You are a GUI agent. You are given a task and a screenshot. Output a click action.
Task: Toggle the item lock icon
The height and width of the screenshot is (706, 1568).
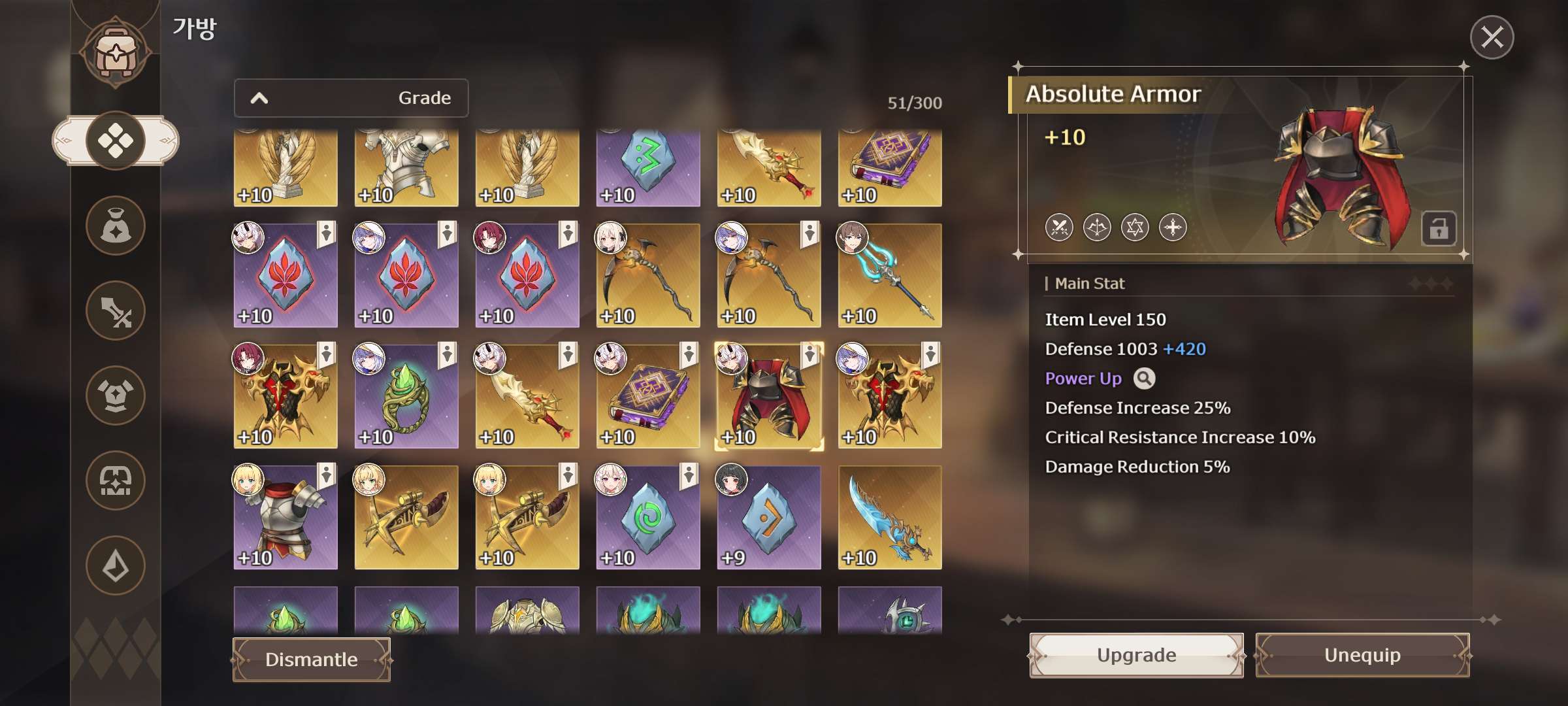1438,229
